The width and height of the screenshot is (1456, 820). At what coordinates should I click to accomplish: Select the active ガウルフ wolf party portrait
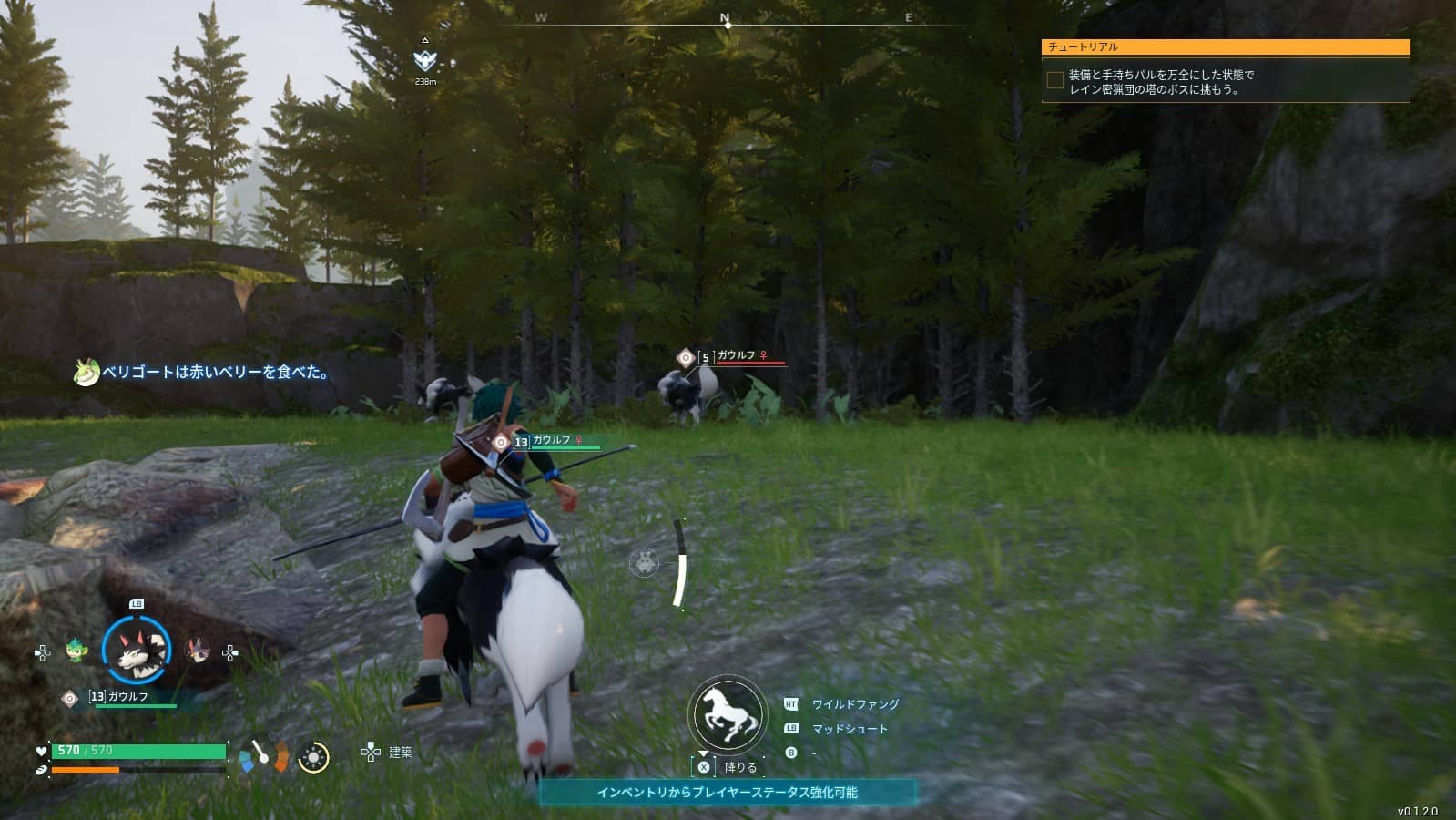[x=137, y=651]
